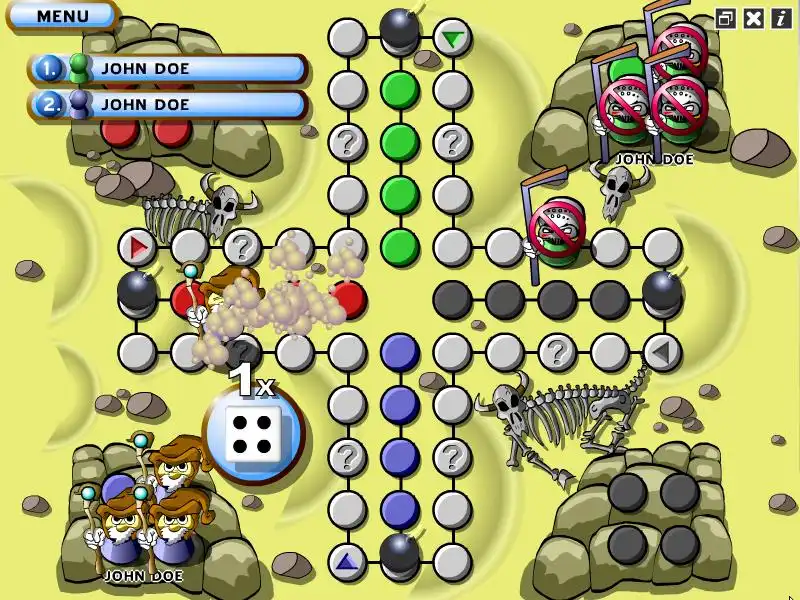Click the bomb tile below the blue column

(400, 553)
